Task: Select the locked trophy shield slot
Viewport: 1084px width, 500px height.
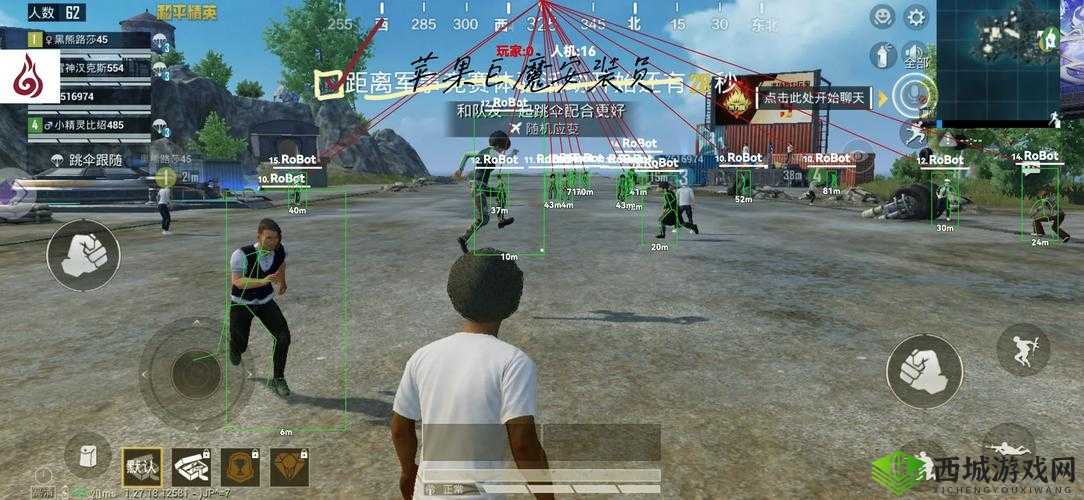Action: pos(240,466)
